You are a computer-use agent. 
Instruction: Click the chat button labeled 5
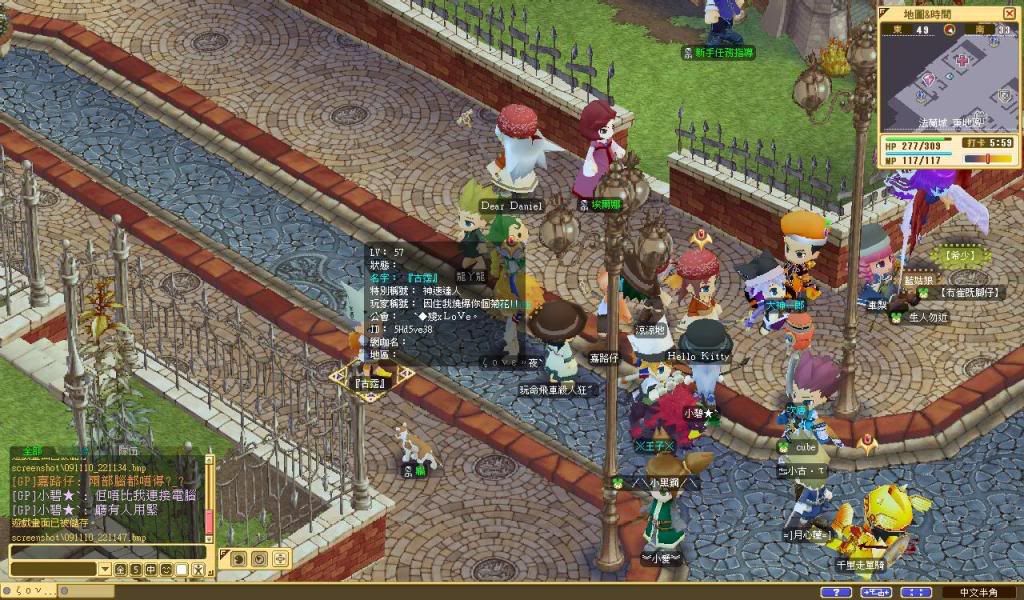[134, 569]
